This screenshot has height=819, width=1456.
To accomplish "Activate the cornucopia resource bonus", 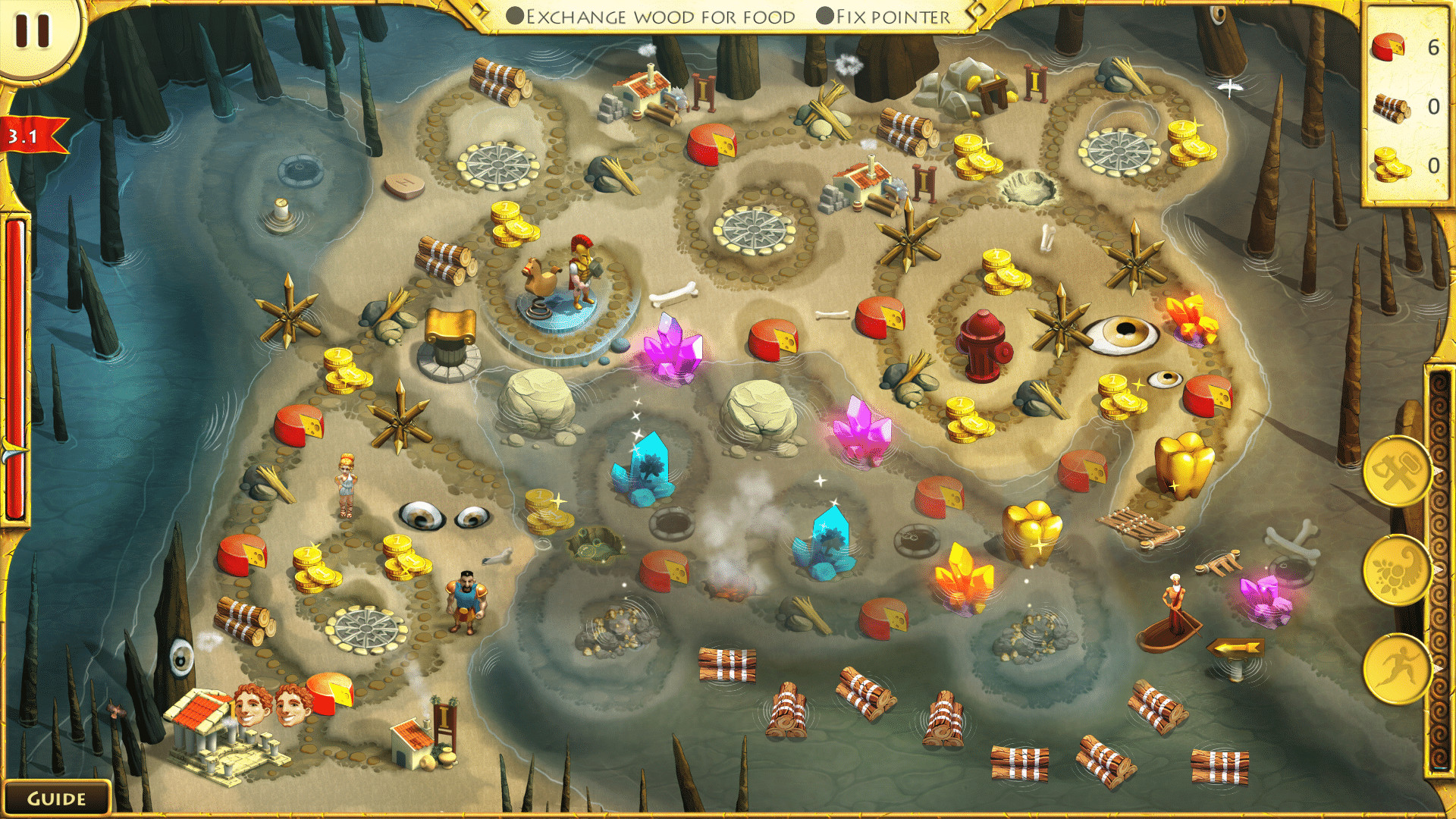I will click(x=1397, y=570).
